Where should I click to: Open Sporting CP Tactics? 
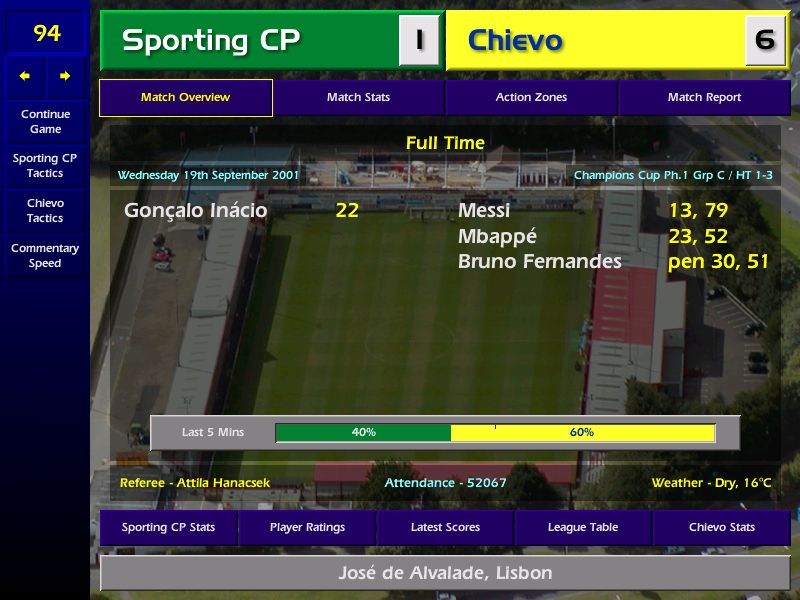(x=45, y=165)
